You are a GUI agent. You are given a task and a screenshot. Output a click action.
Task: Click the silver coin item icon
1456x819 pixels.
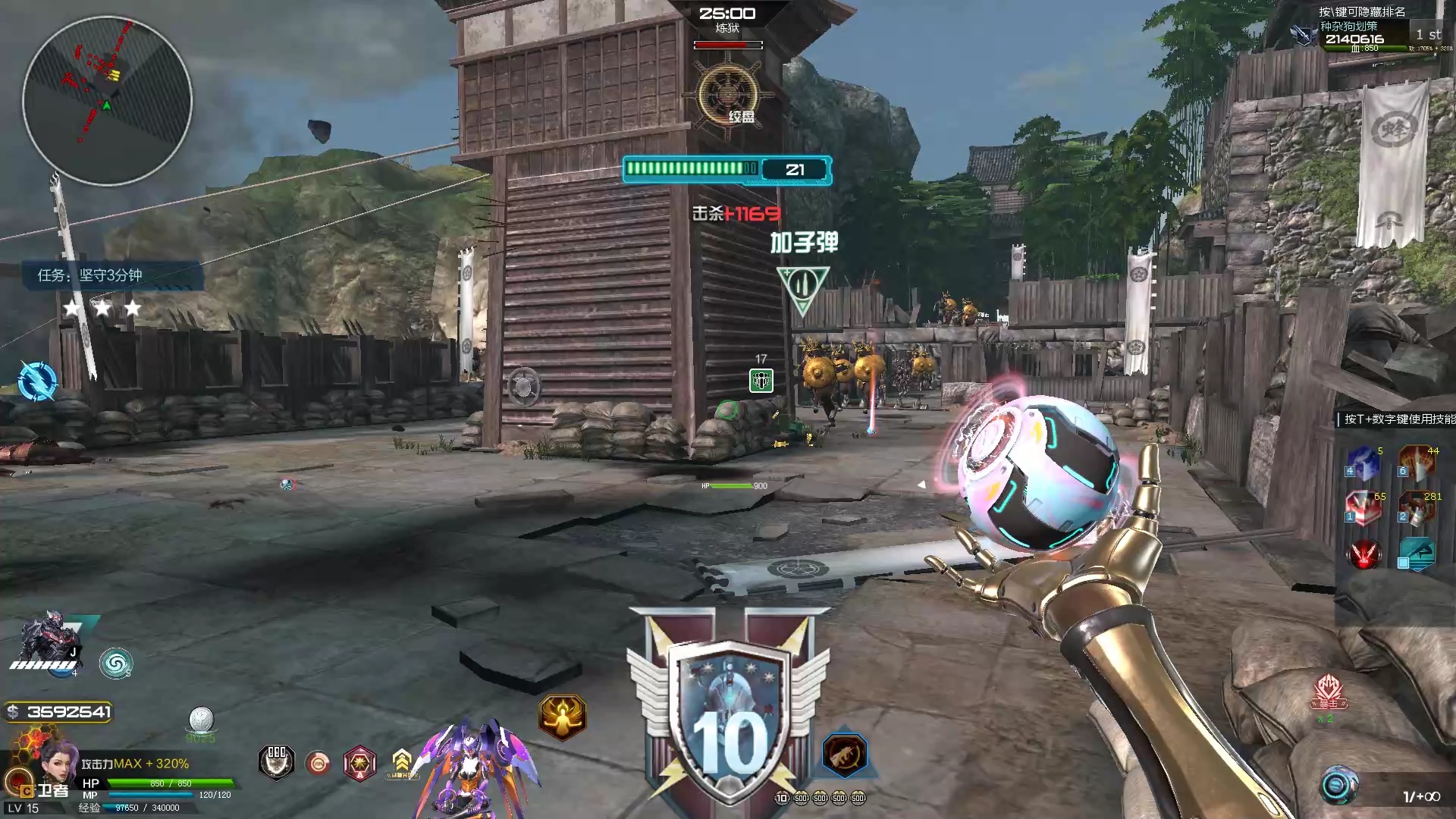(201, 719)
